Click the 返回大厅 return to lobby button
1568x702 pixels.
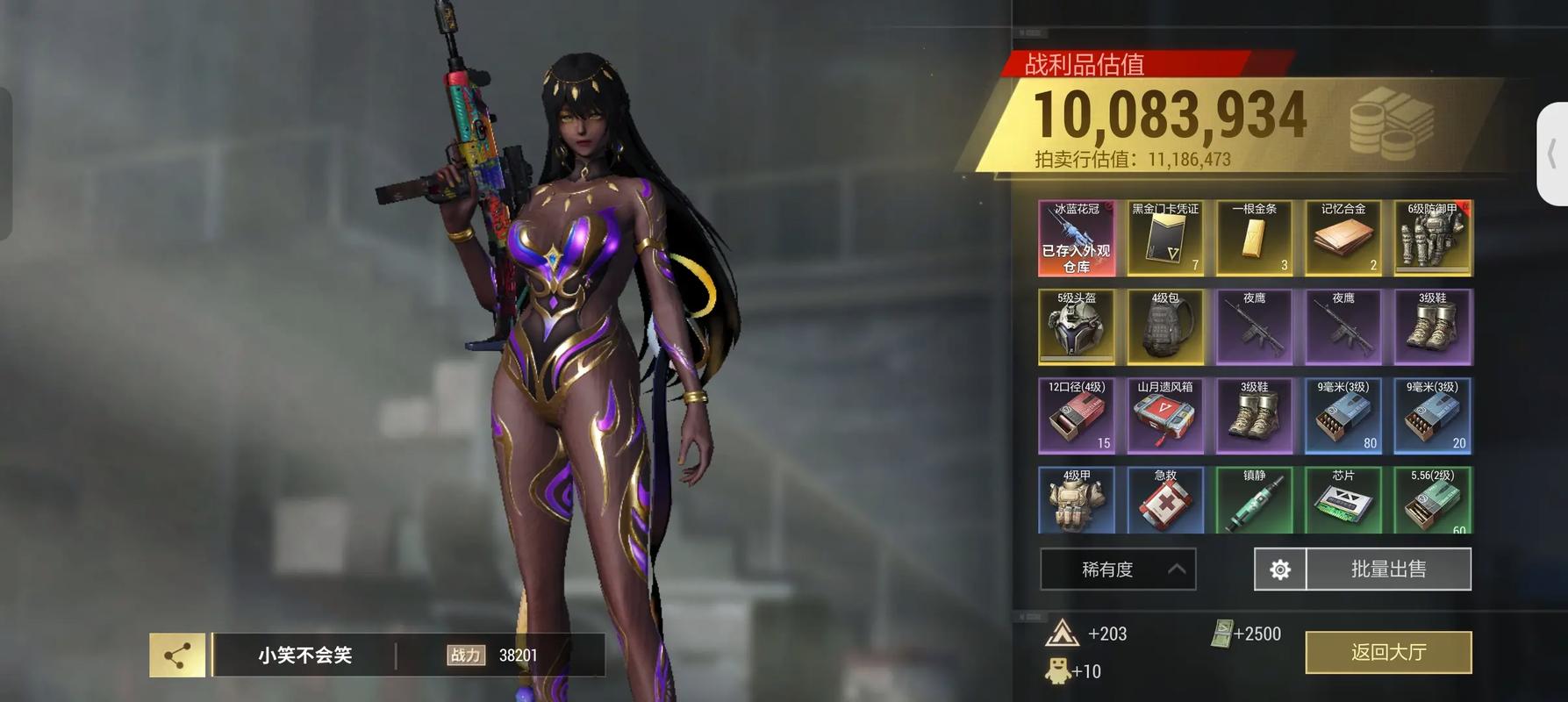[1388, 652]
